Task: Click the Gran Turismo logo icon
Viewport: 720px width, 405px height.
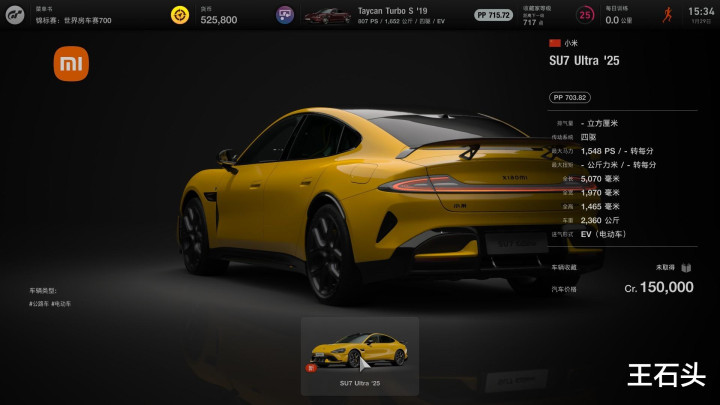Action: [x=14, y=15]
